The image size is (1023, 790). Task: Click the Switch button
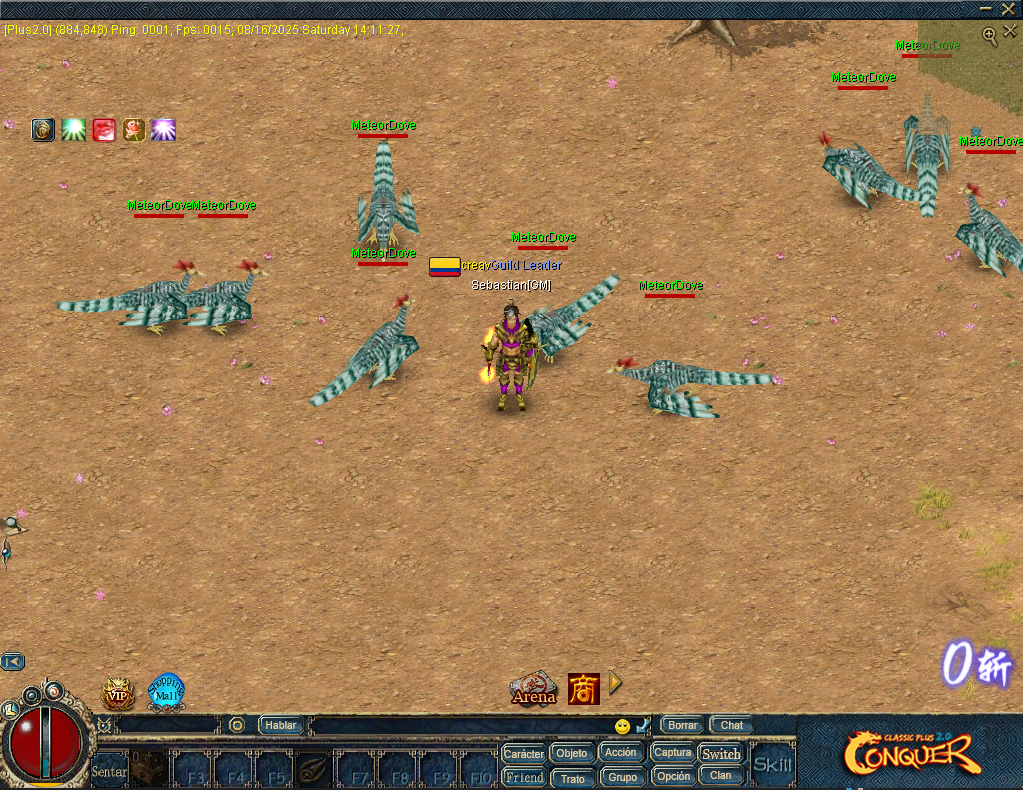(x=721, y=754)
